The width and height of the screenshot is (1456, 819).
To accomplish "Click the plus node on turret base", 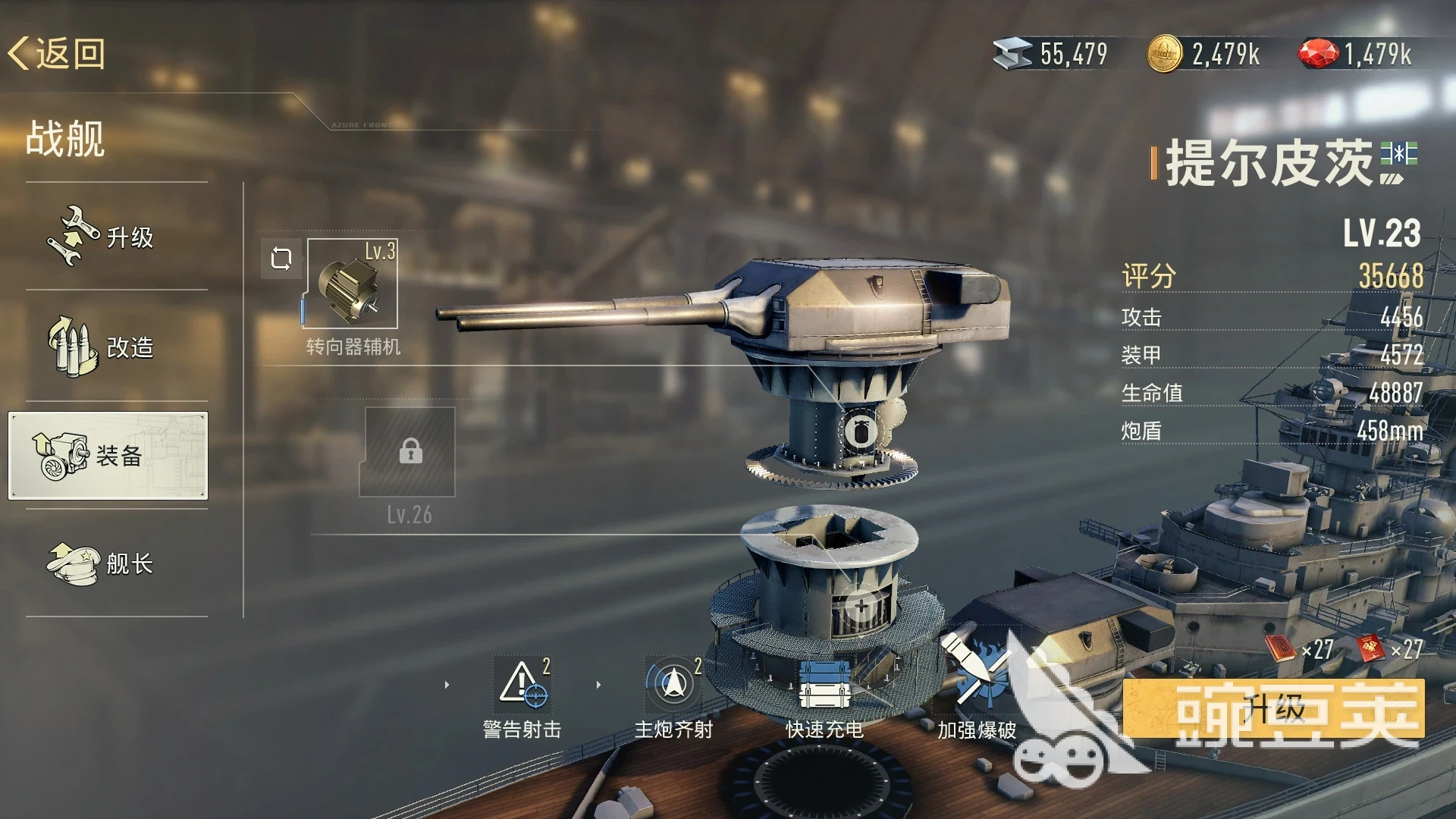I will pyautogui.click(x=861, y=607).
